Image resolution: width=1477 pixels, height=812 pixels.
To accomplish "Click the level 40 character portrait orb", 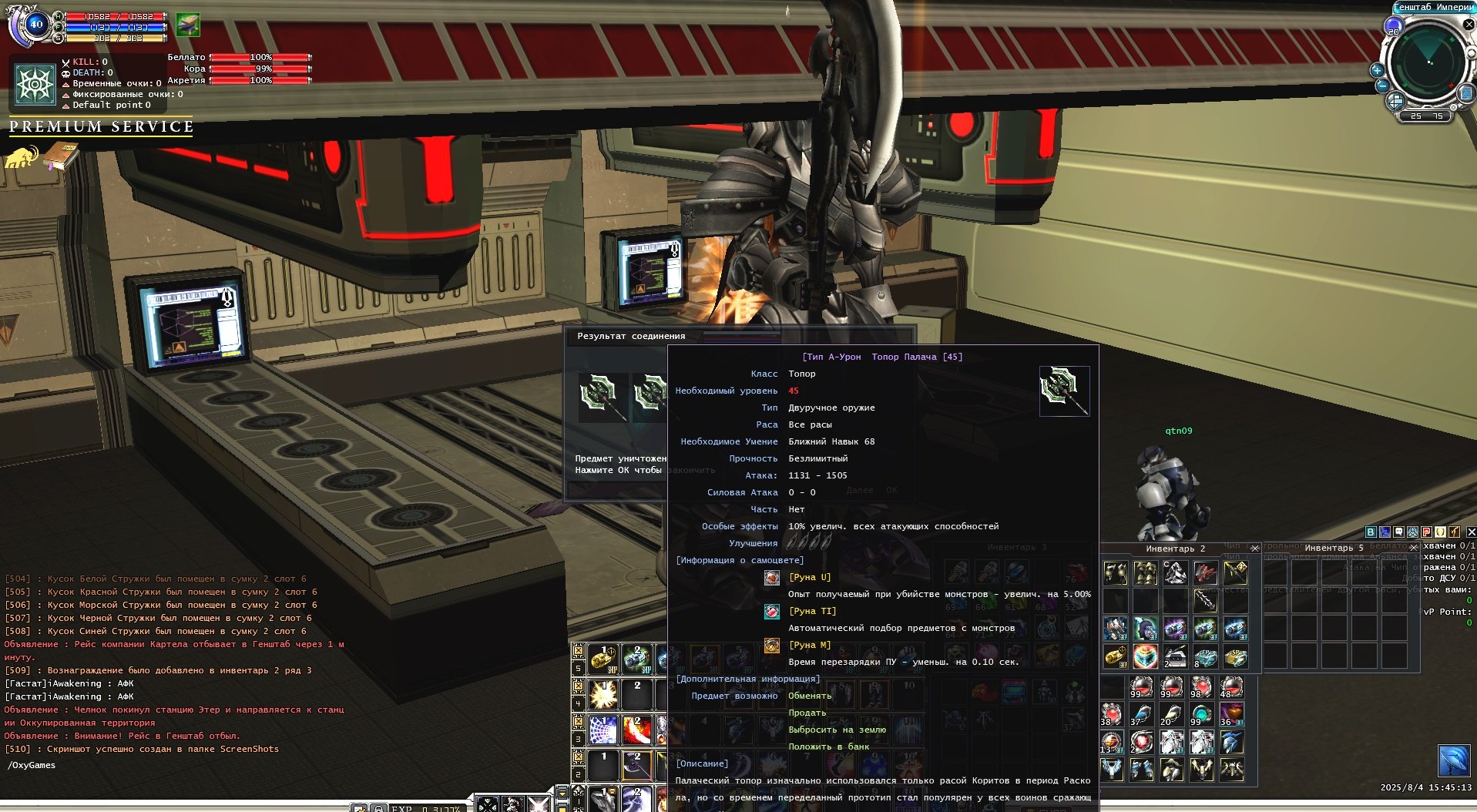I will [35, 24].
